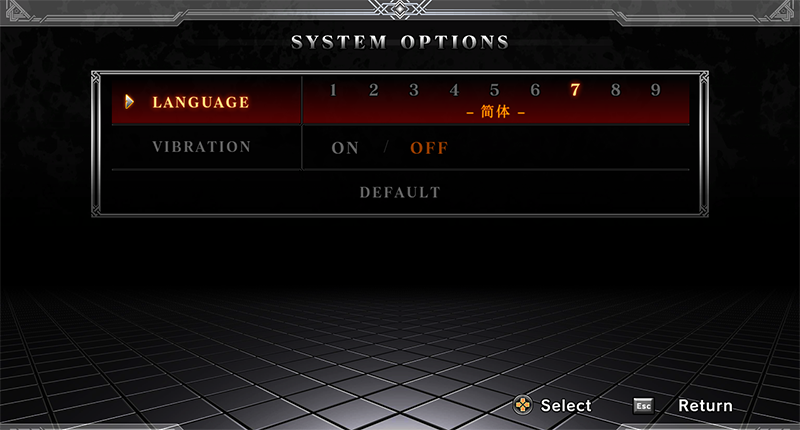Turn vibration ON
The width and height of the screenshot is (800, 430).
click(x=345, y=148)
